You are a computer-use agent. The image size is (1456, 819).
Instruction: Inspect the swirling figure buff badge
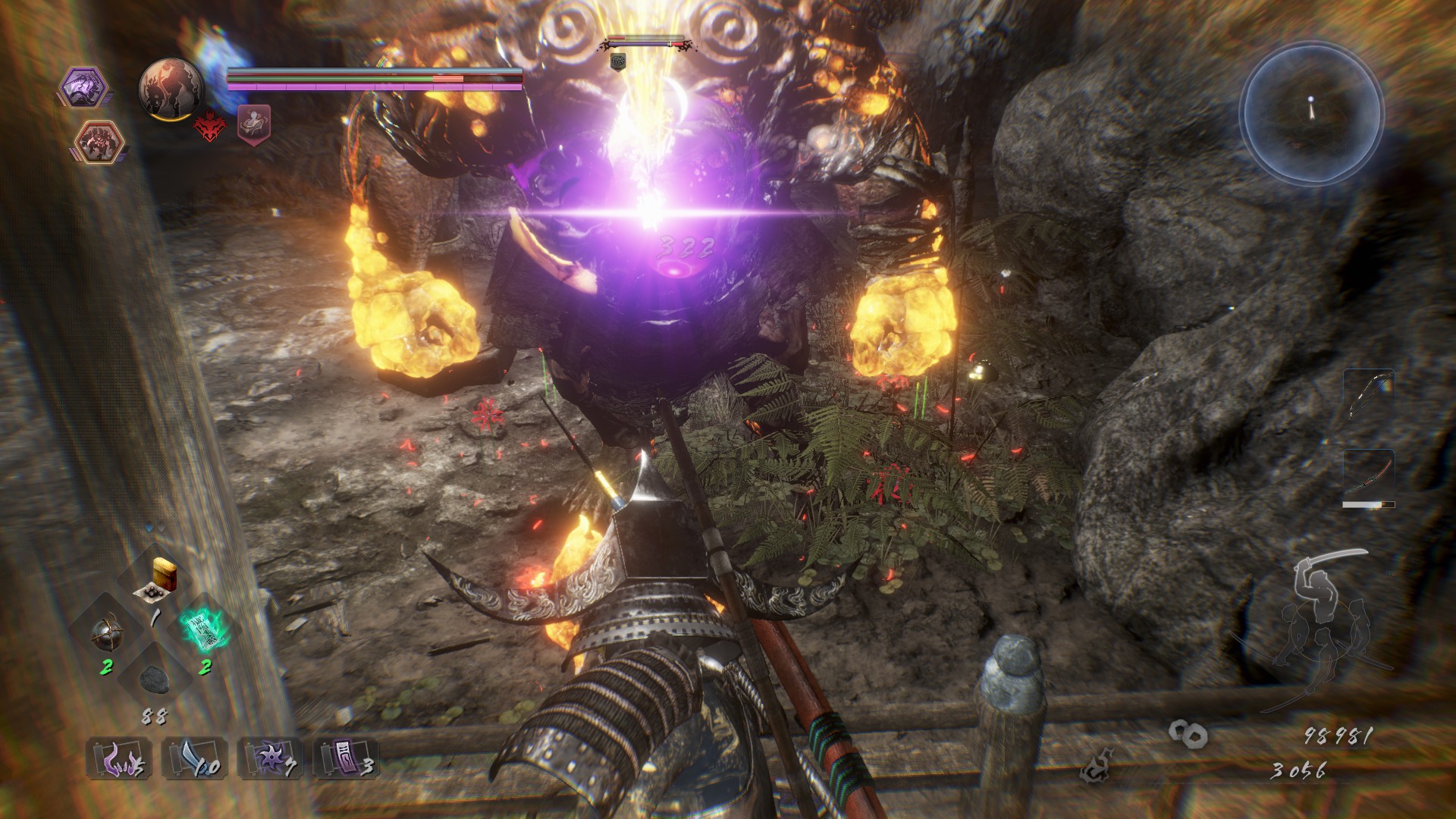[254, 123]
